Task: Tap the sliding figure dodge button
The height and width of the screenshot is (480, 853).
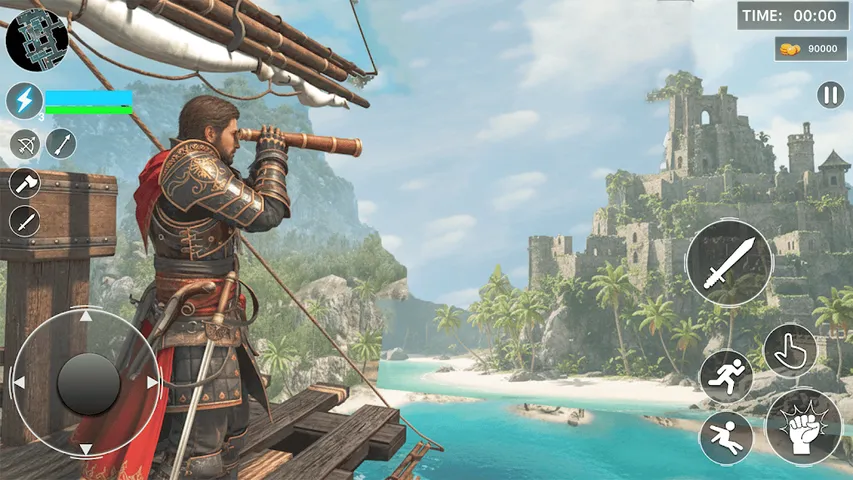Action: coord(726,437)
